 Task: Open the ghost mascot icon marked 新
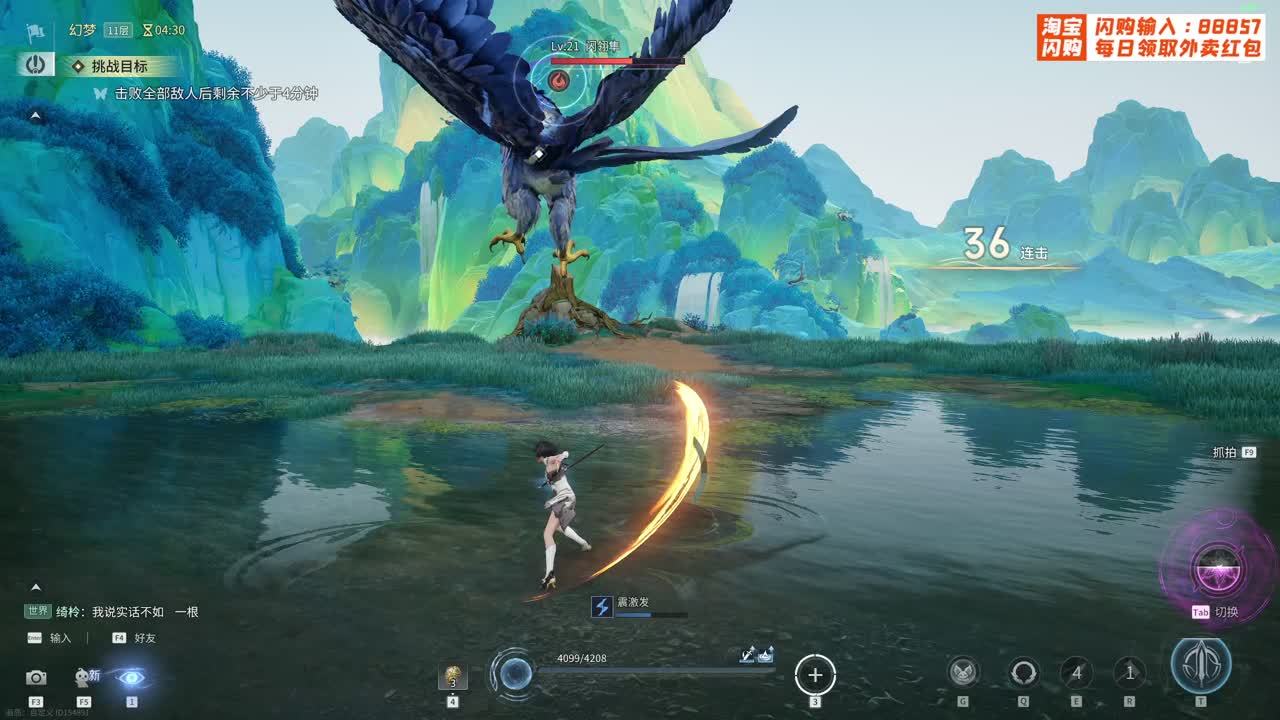(84, 678)
